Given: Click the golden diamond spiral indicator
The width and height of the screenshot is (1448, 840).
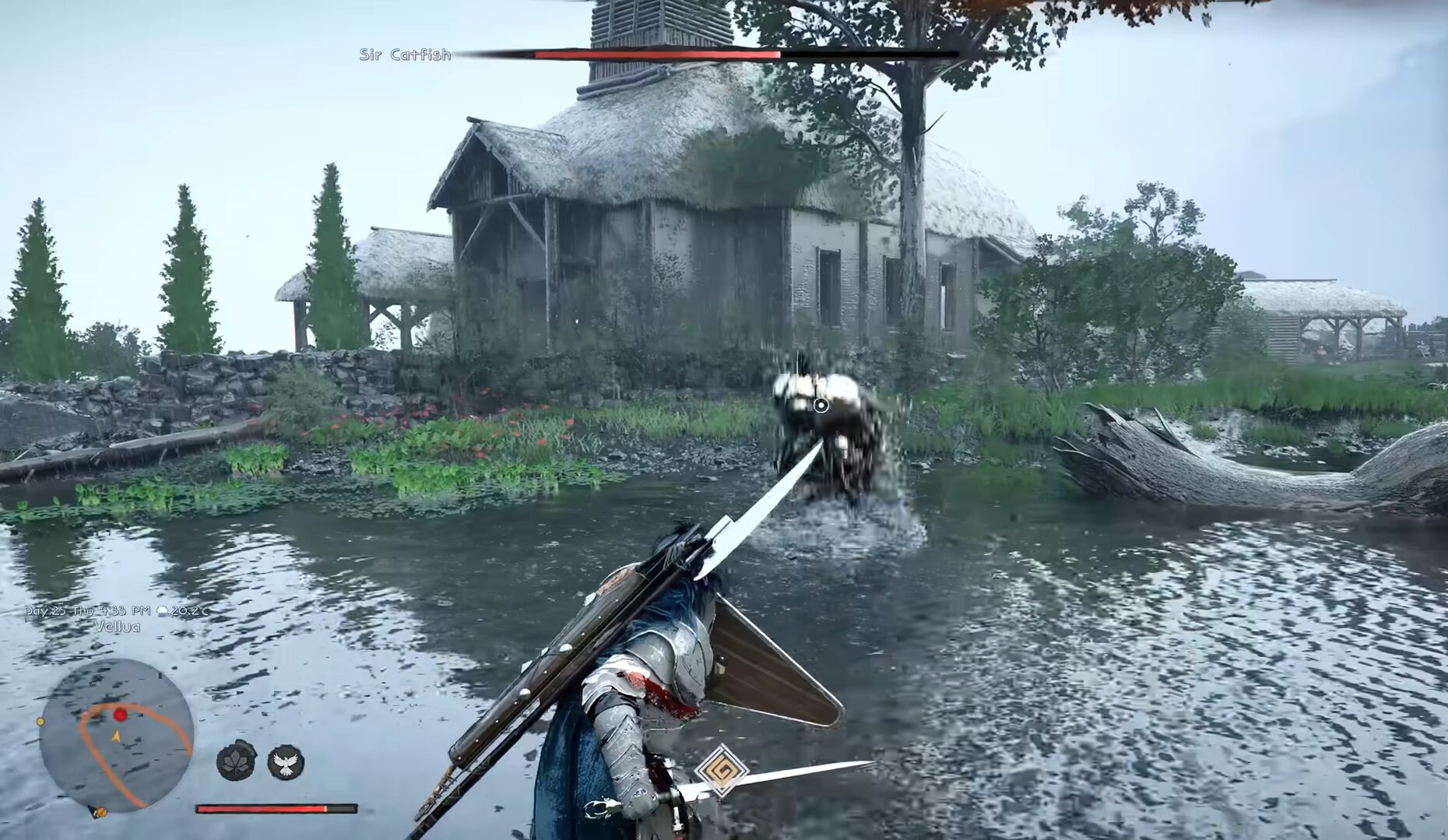Looking at the screenshot, I should pyautogui.click(x=722, y=770).
